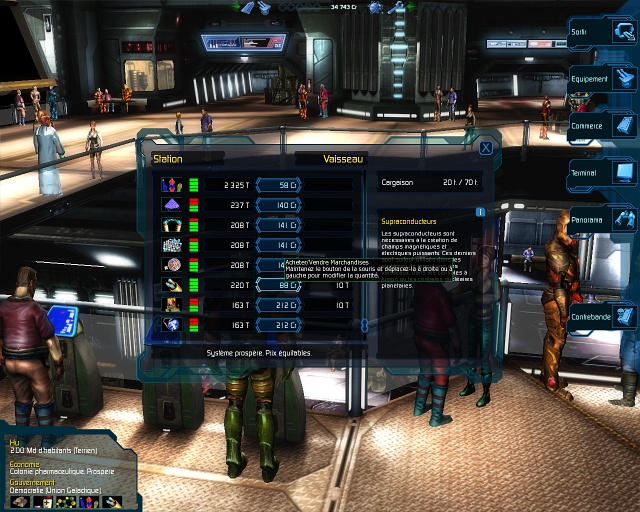Click the scroll handle beside the goods list
640x512 pixels.
[x=364, y=326]
